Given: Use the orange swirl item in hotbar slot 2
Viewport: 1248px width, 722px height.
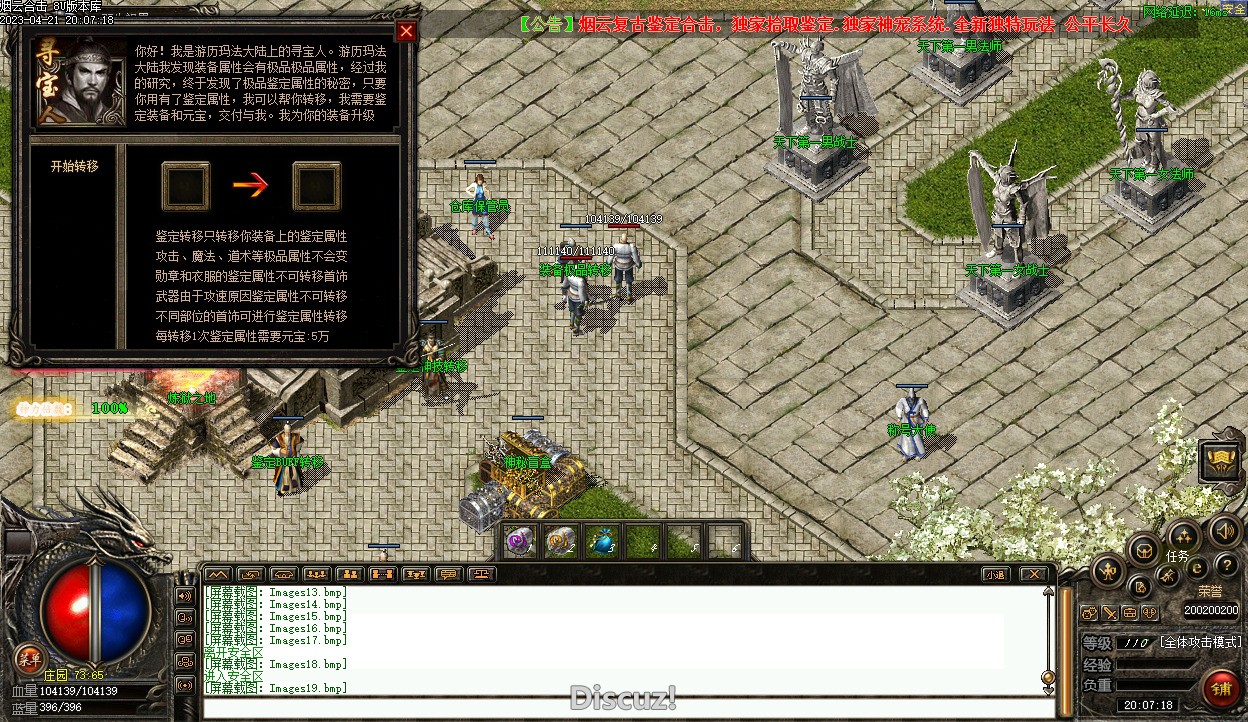Looking at the screenshot, I should pos(560,541).
